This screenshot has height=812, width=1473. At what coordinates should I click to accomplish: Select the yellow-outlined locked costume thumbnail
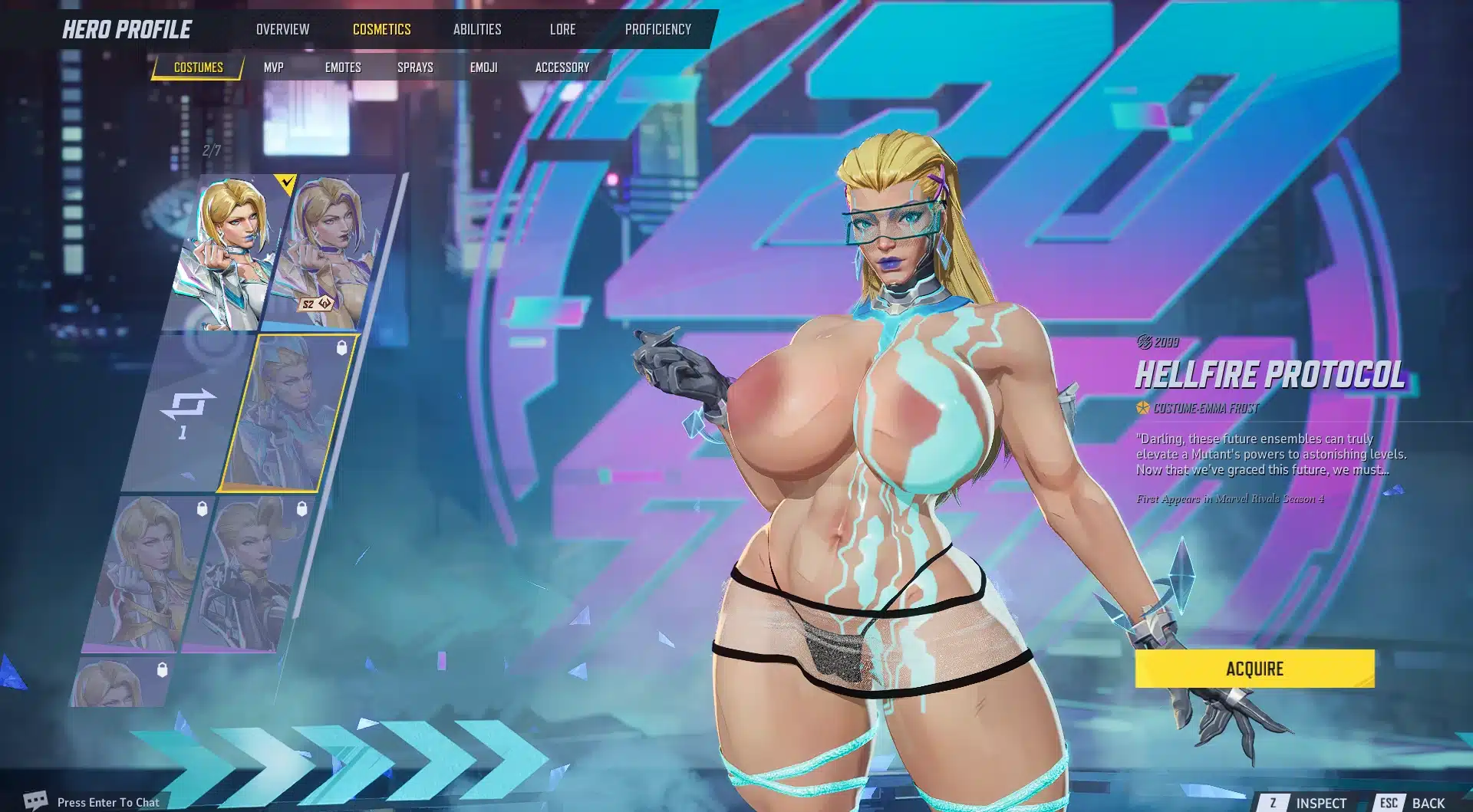pyautogui.click(x=288, y=414)
